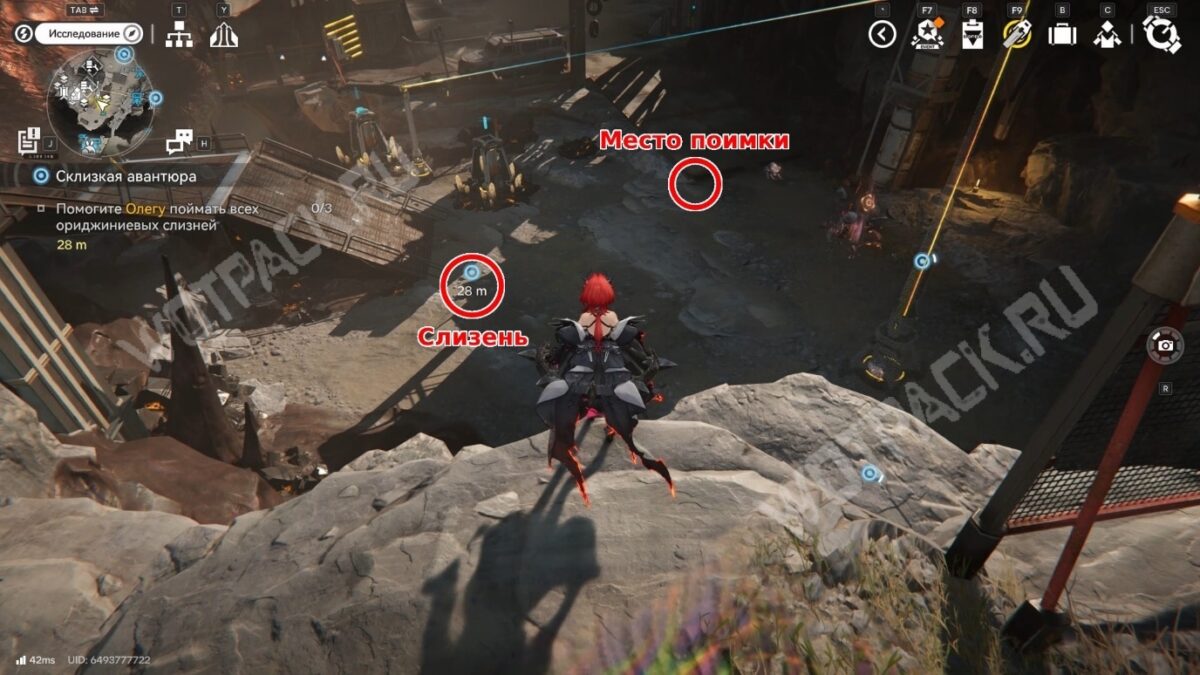Open the main system menu ring icon
This screenshot has width=1200, height=675.
pyautogui.click(x=1161, y=35)
